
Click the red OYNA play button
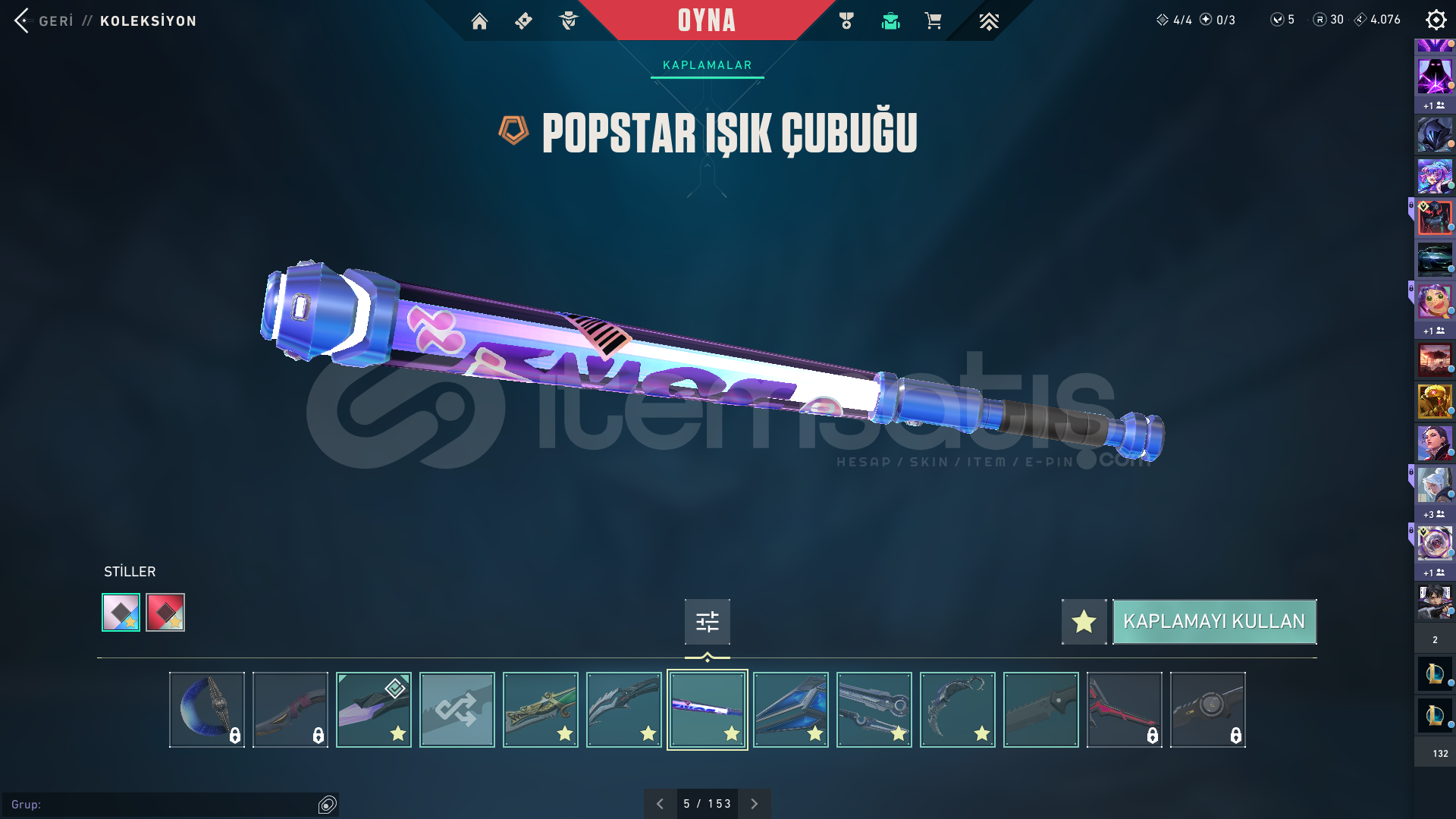(706, 20)
